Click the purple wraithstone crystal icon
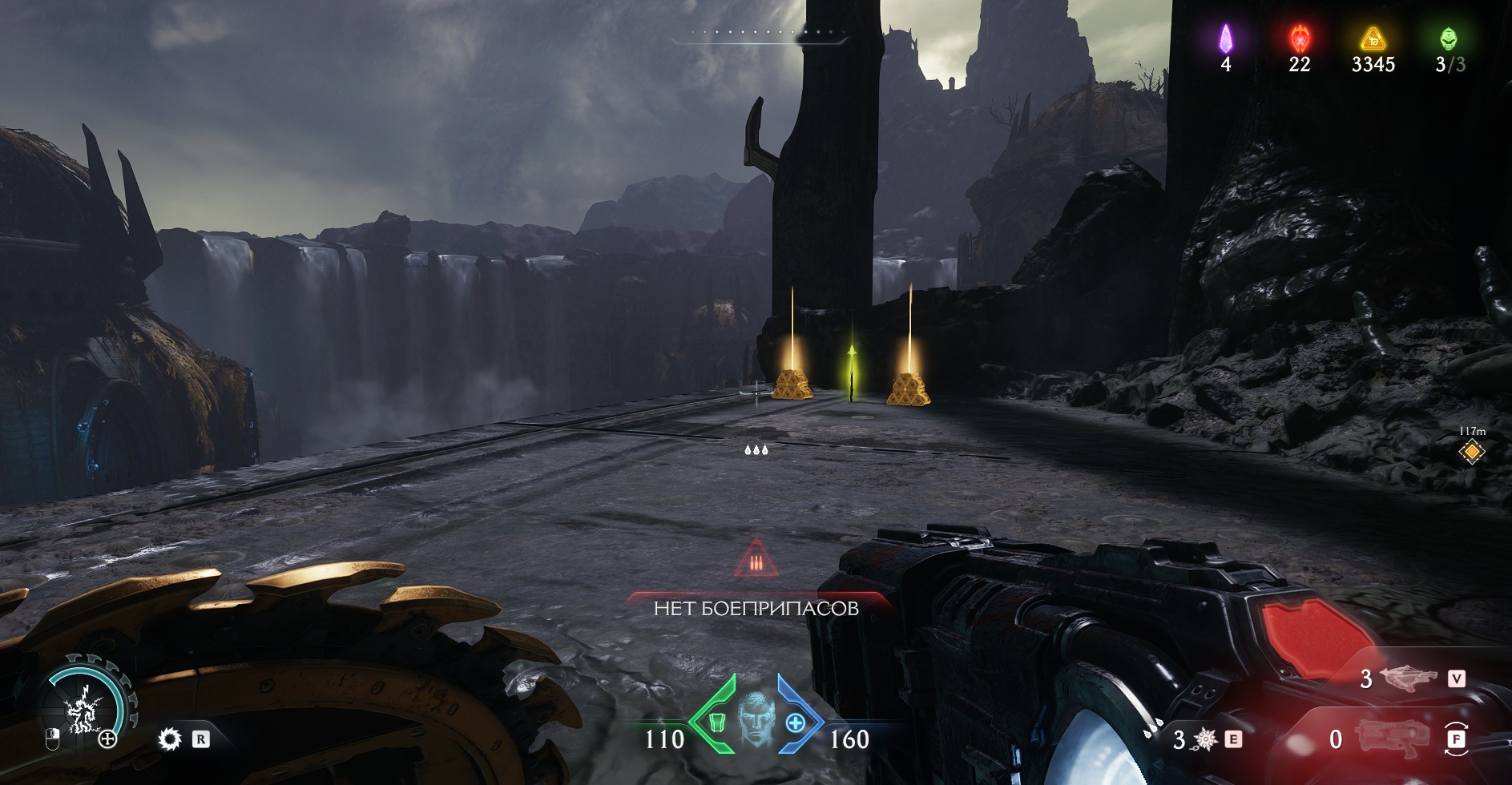Screen dimensions: 1512x785 pos(1225,38)
